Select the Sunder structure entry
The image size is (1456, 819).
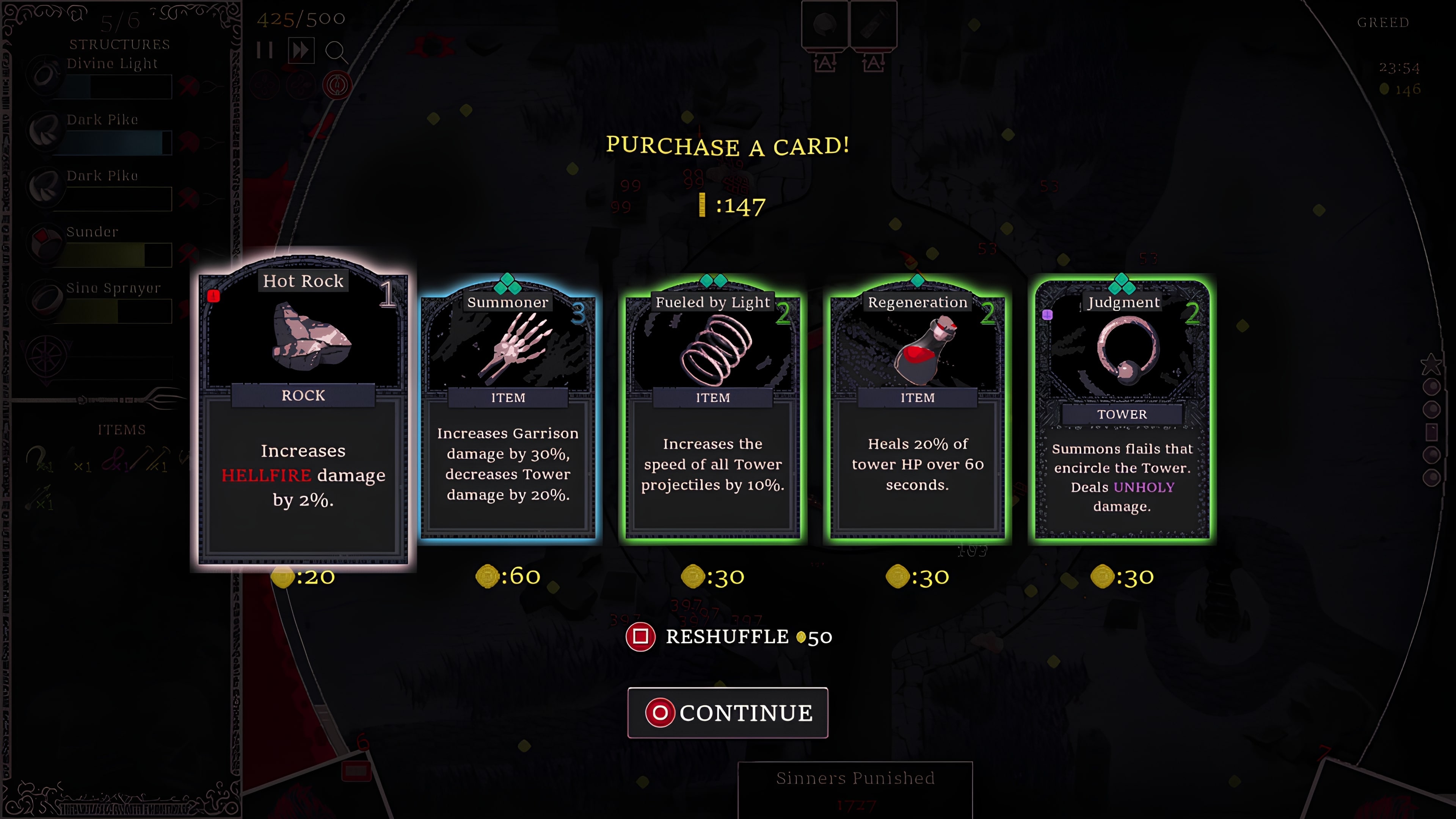click(x=113, y=245)
